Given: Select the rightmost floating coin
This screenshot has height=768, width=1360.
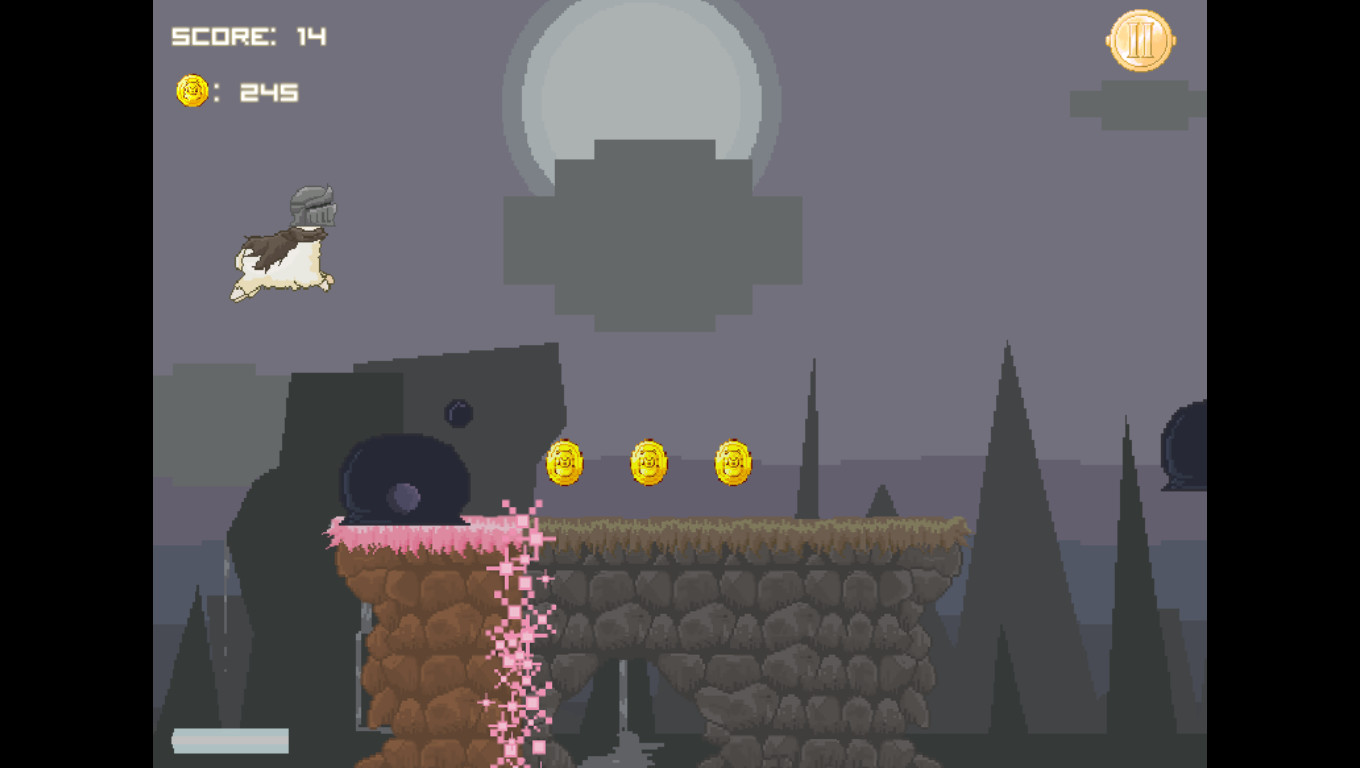Looking at the screenshot, I should 731,463.
